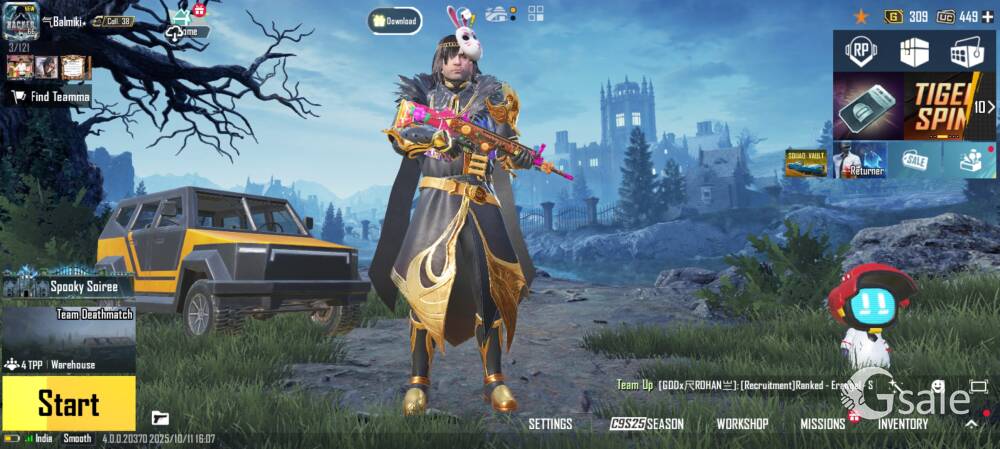Image resolution: width=1000 pixels, height=449 pixels.
Task: Open the C9S25 Season page
Action: (647, 424)
